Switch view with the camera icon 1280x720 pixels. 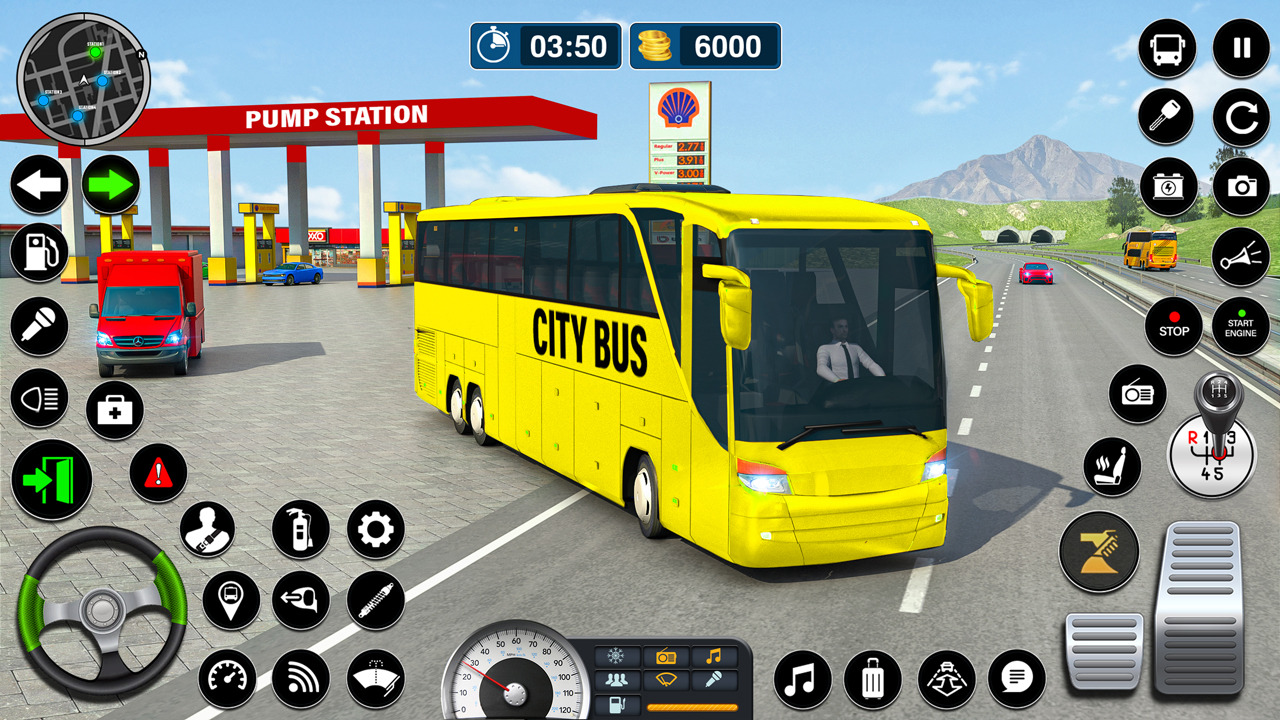pyautogui.click(x=1240, y=185)
